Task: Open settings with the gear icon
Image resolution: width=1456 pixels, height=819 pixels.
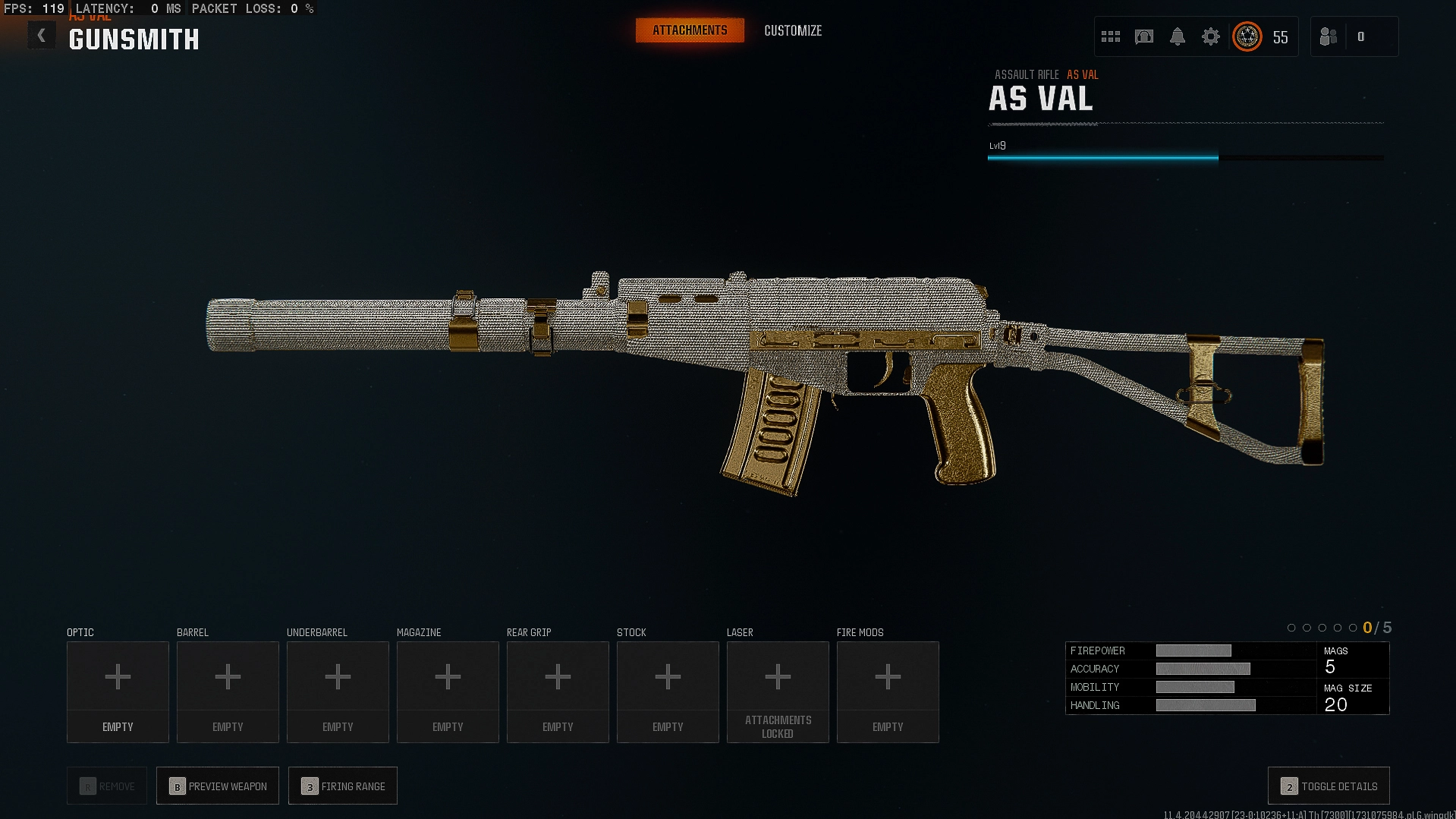Action: click(1211, 36)
